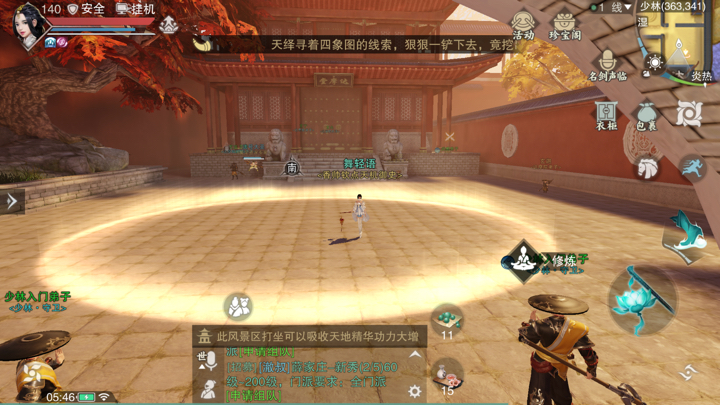Expand the left side panel arrow

(12, 201)
